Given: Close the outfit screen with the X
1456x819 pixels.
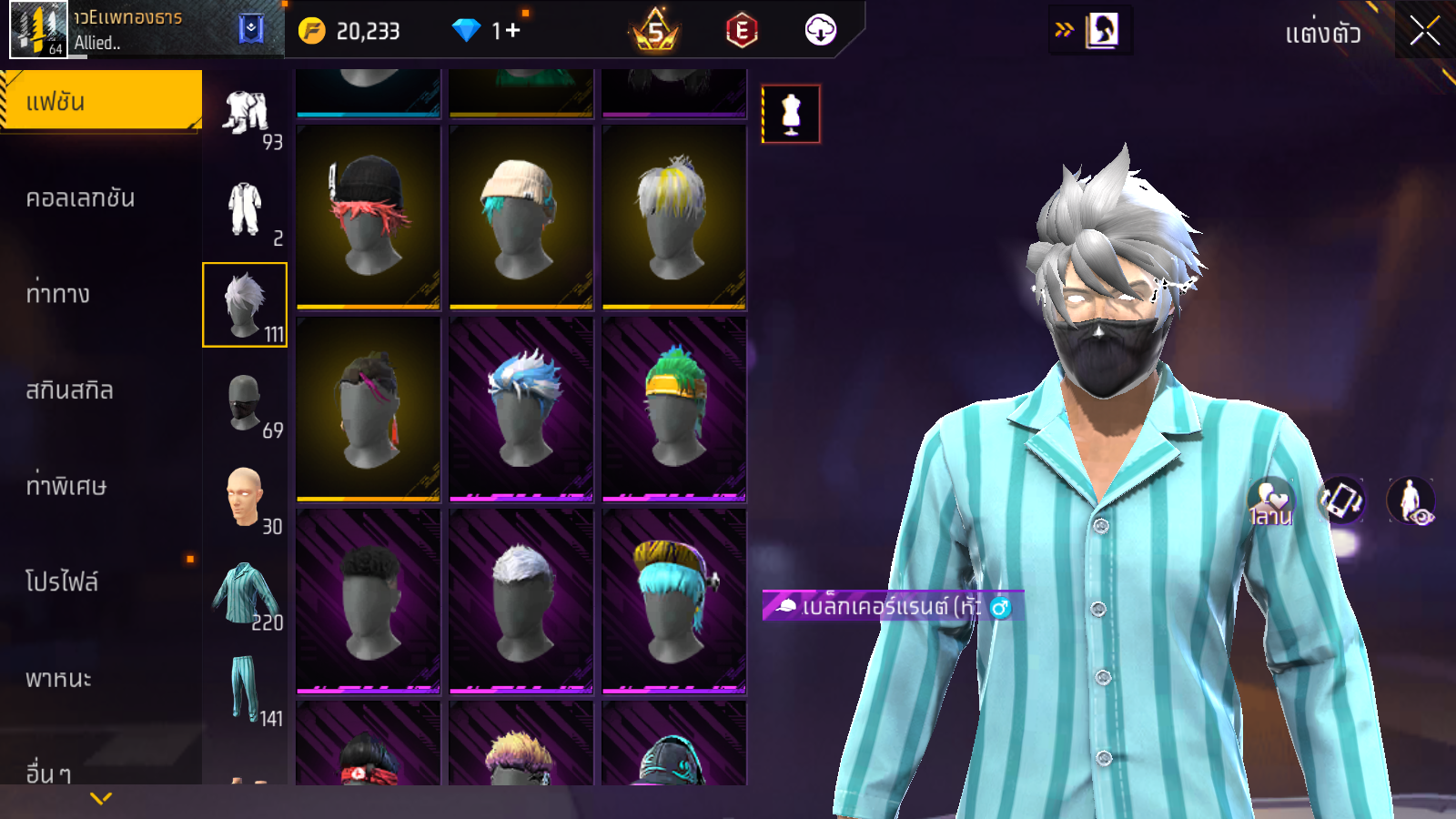Looking at the screenshot, I should click(x=1424, y=32).
